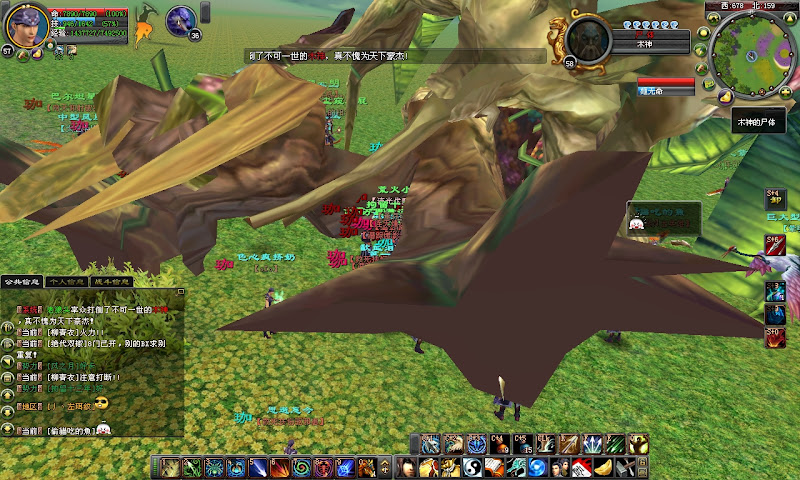Select the 木神 boss target portrait
This screenshot has height=480, width=800.
pos(588,38)
